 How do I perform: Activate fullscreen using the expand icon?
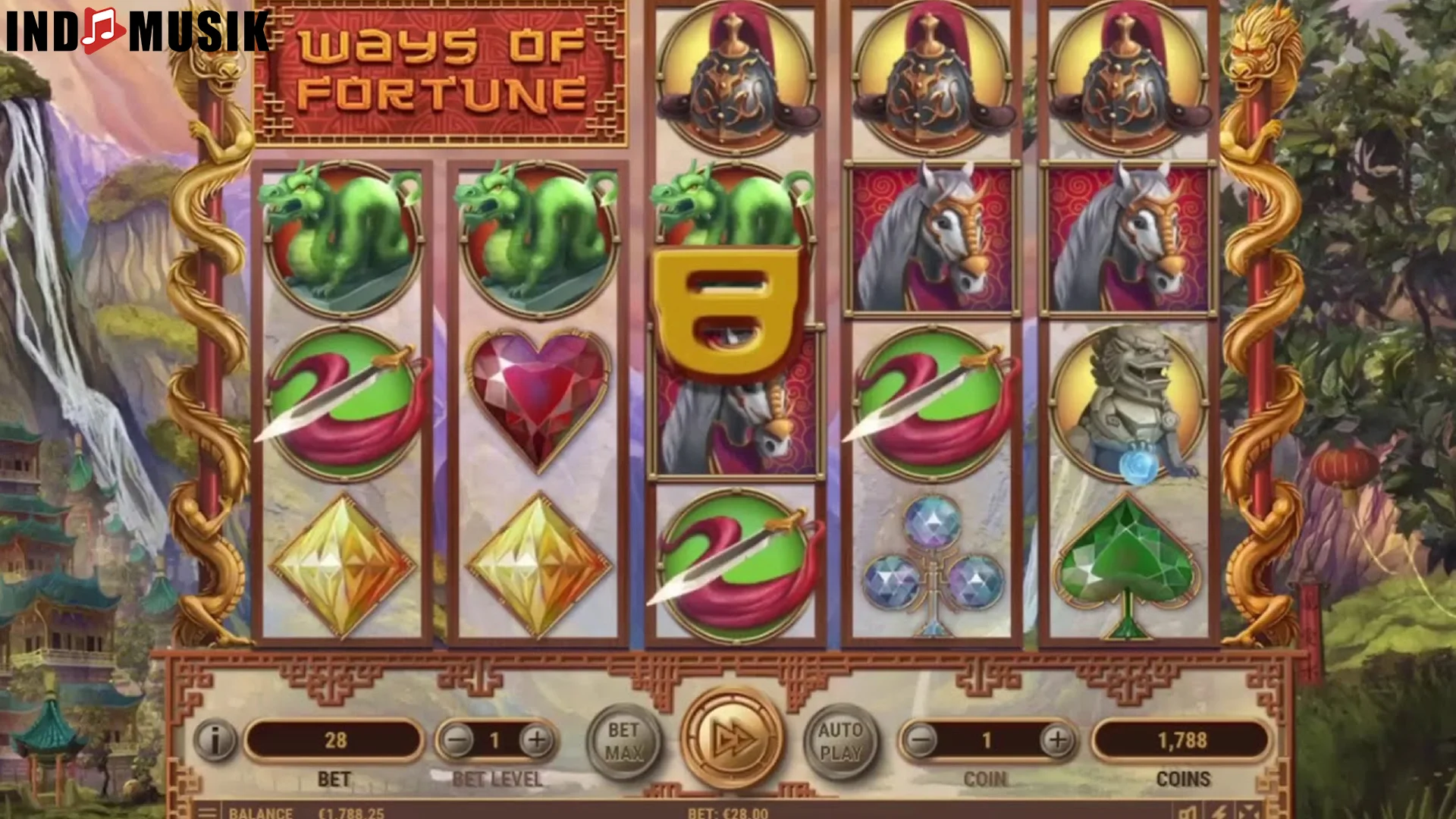point(1249,814)
